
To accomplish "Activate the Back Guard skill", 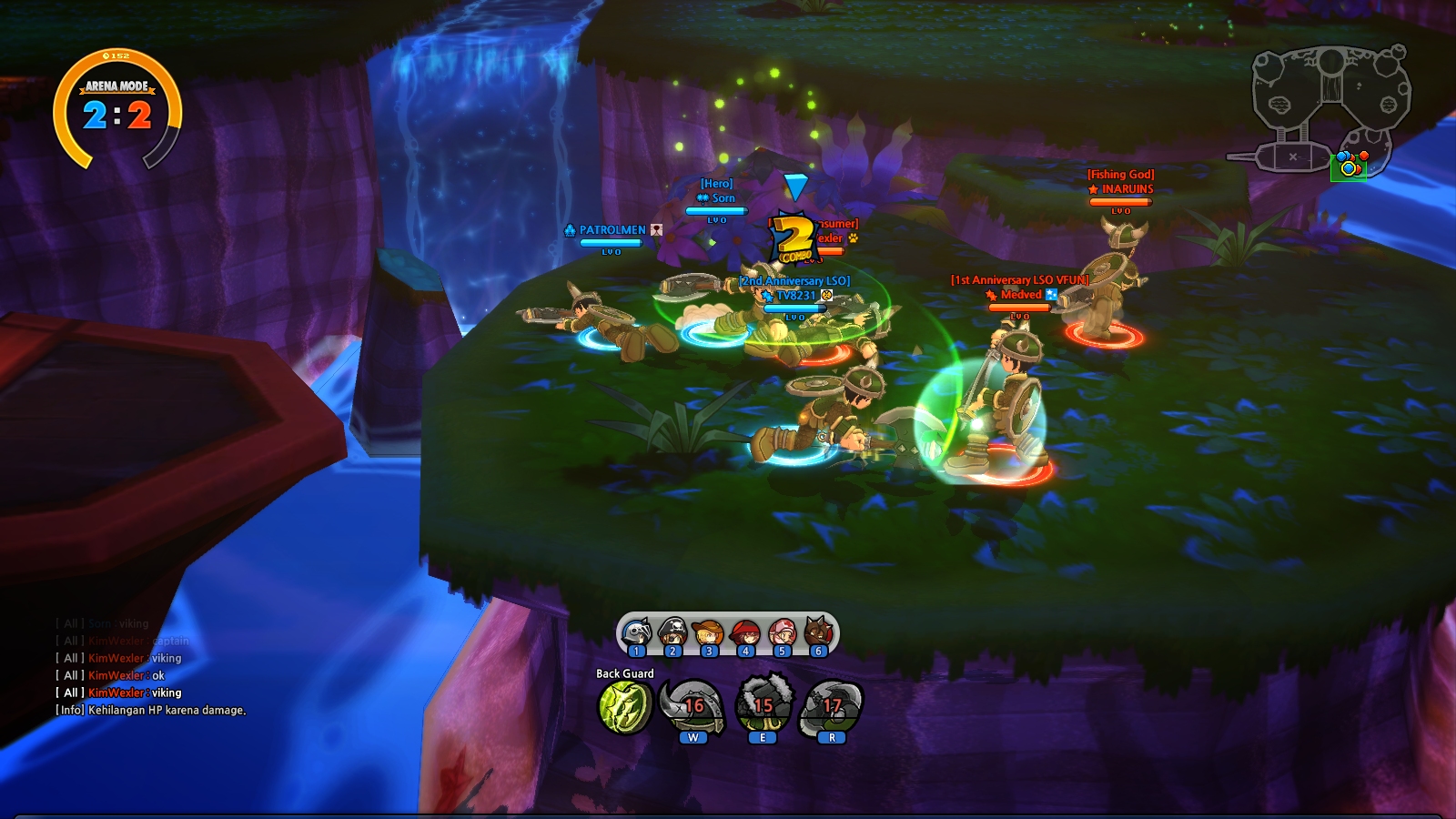I will 624,706.
